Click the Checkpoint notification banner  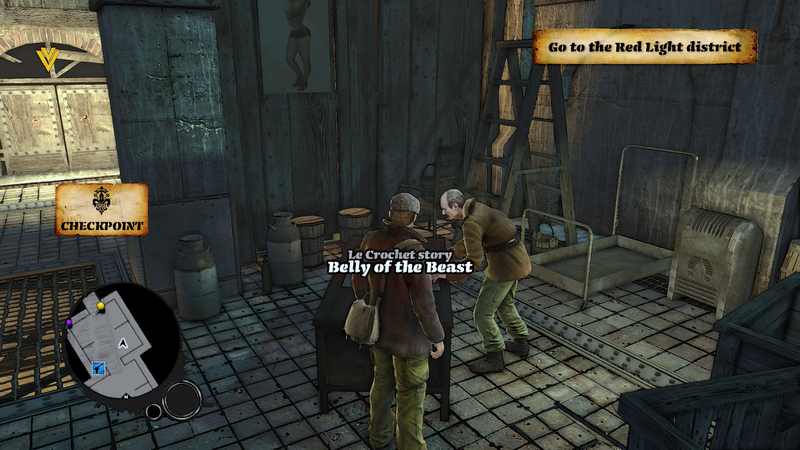[x=102, y=210]
